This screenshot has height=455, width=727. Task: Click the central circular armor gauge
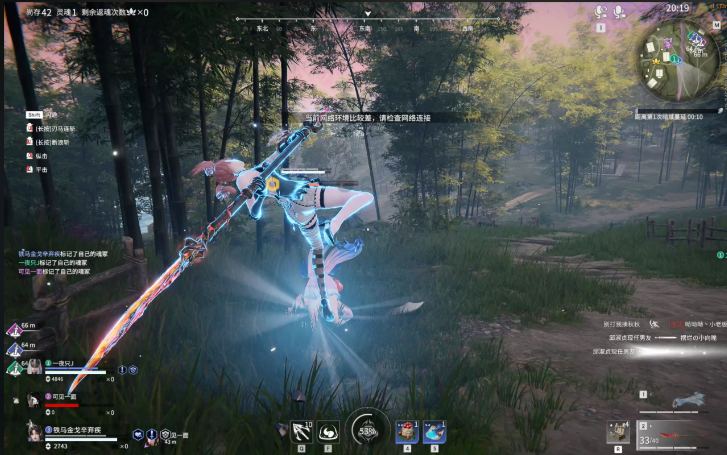click(x=367, y=430)
